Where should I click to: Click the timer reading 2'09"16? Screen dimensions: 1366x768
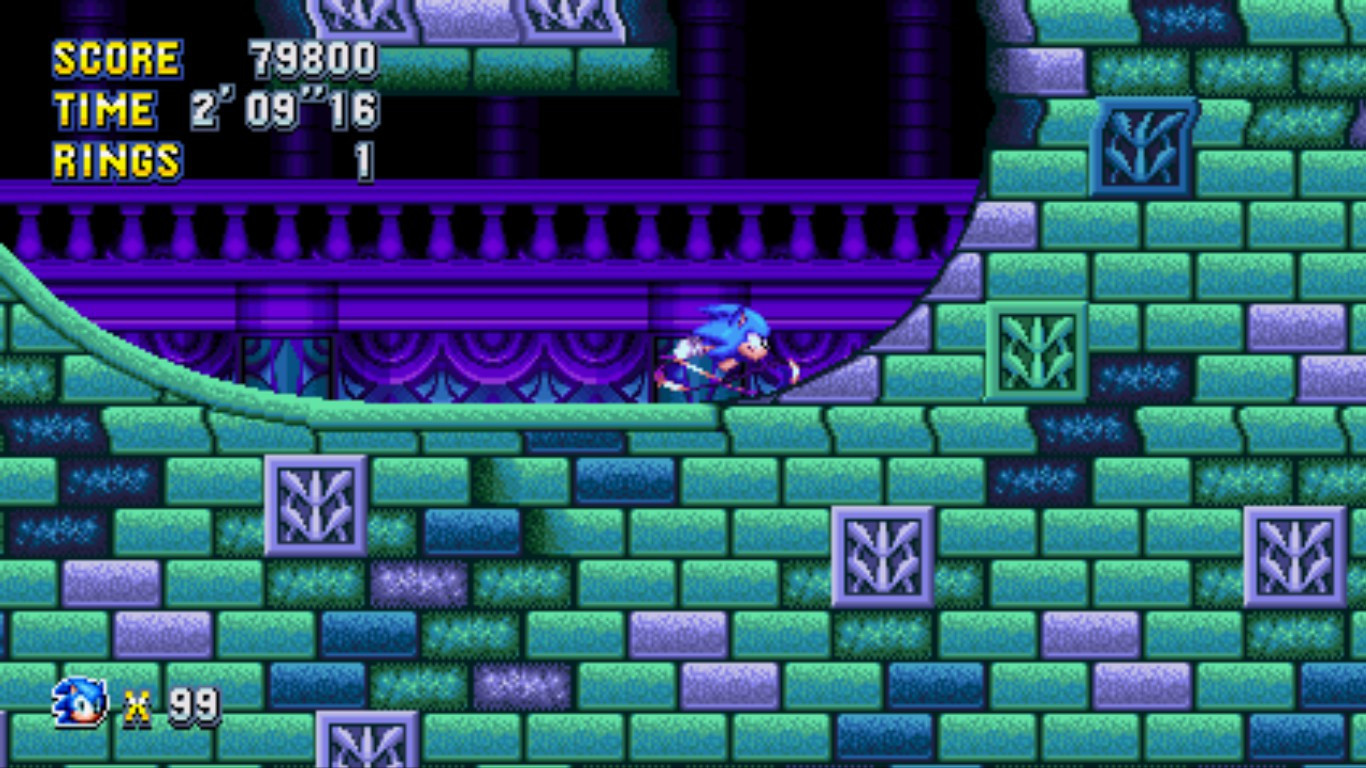click(283, 108)
